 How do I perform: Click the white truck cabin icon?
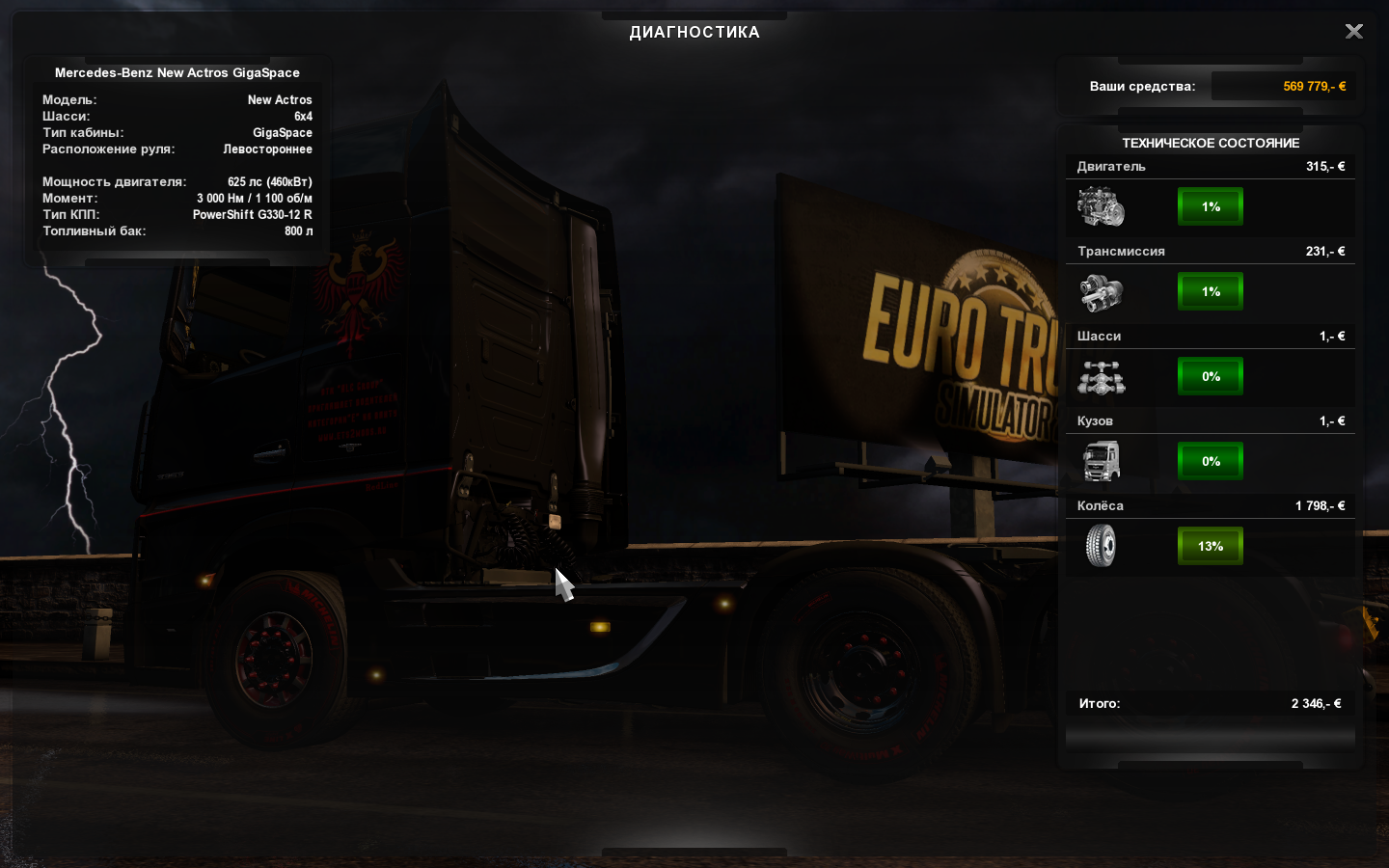(x=1101, y=461)
